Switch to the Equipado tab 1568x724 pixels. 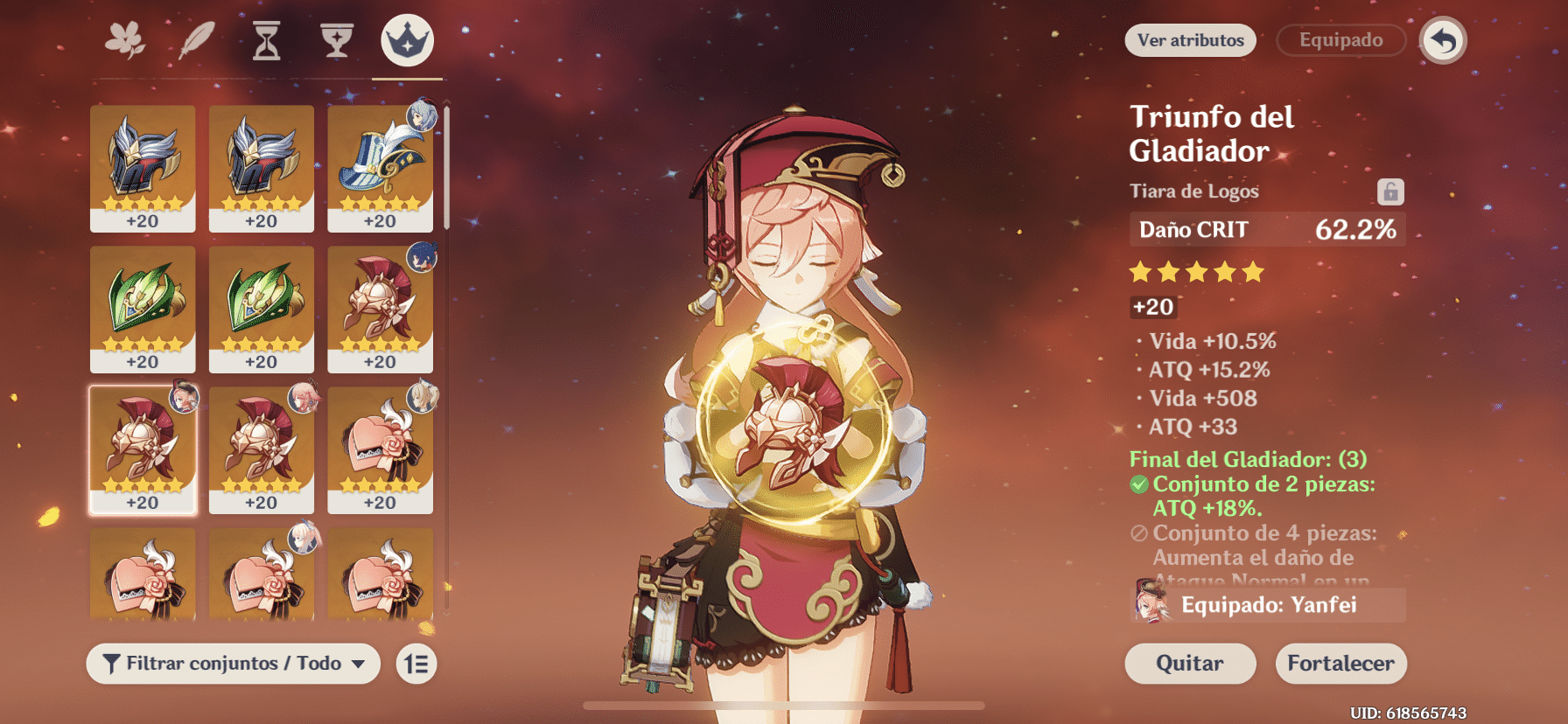1340,39
